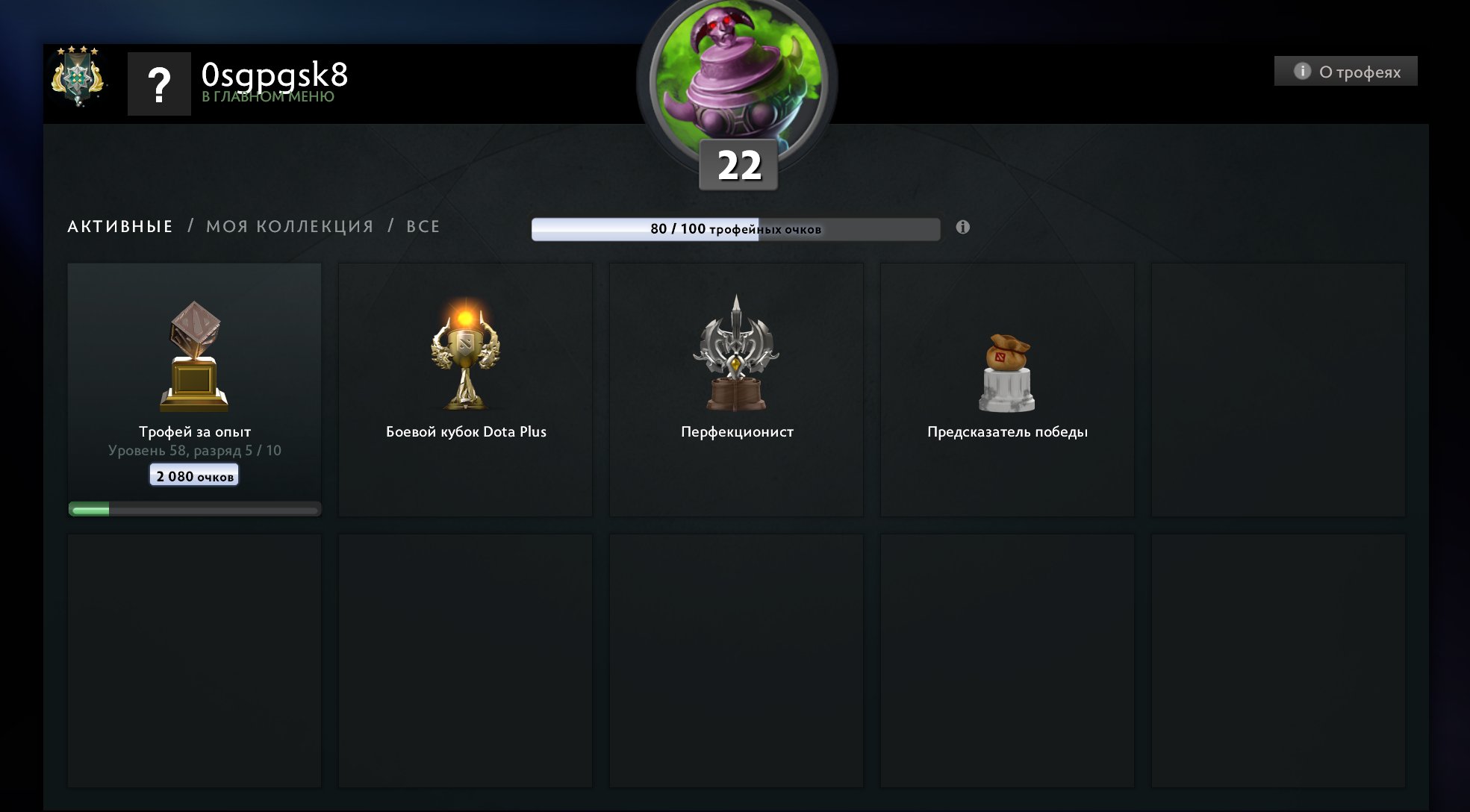Open the ВСЕ trophies tab

(422, 226)
